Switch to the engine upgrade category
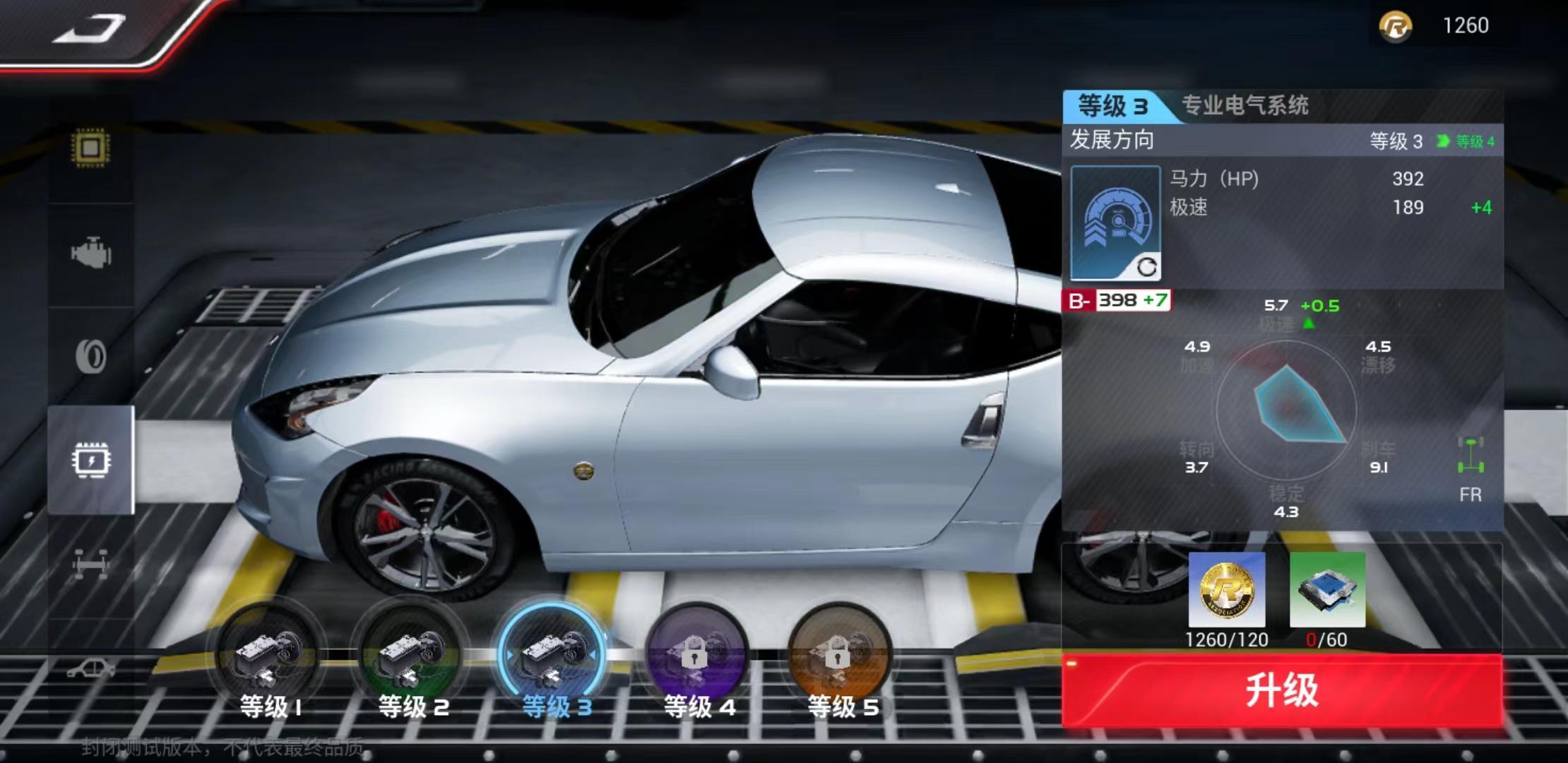 click(x=90, y=254)
